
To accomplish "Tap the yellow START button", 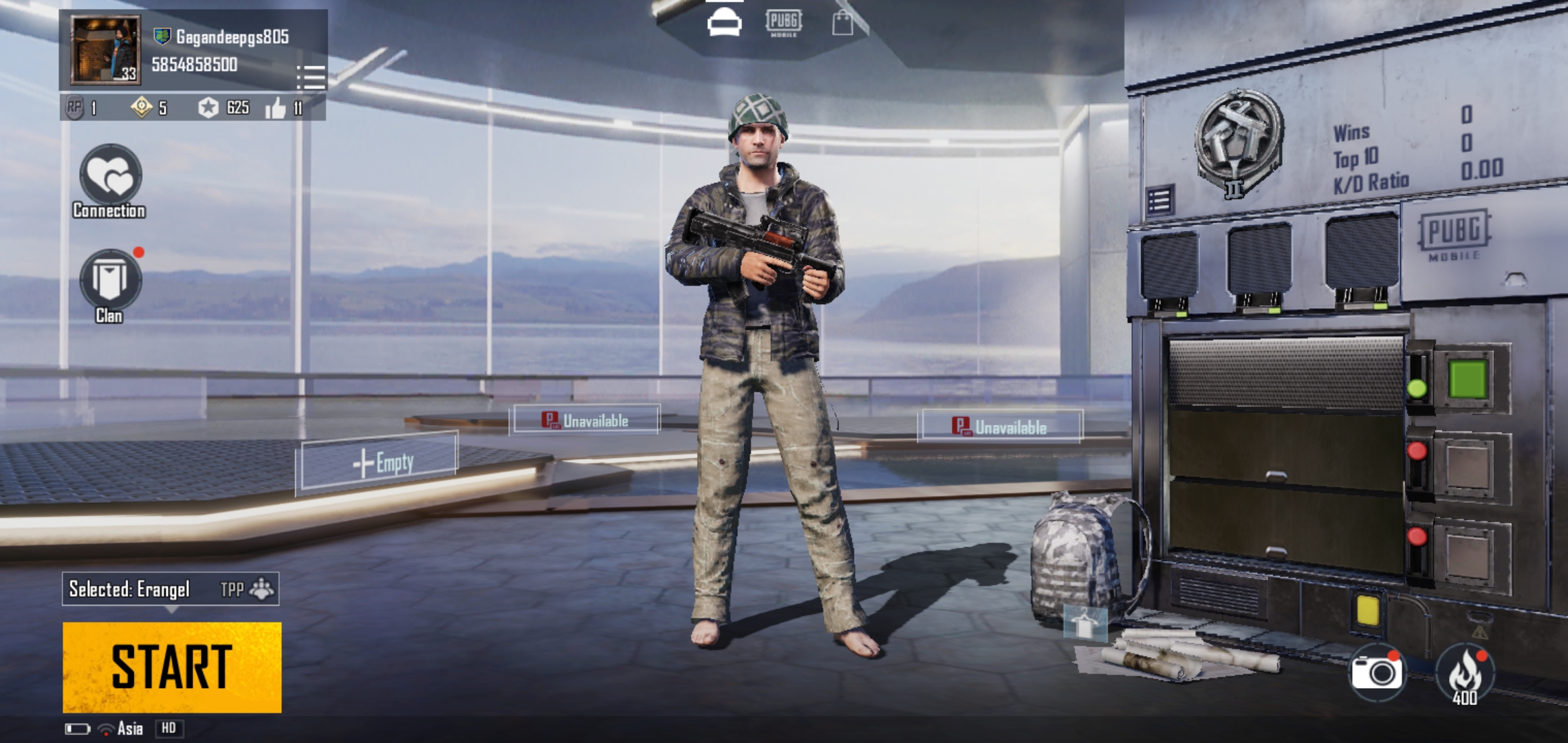I will [x=172, y=667].
